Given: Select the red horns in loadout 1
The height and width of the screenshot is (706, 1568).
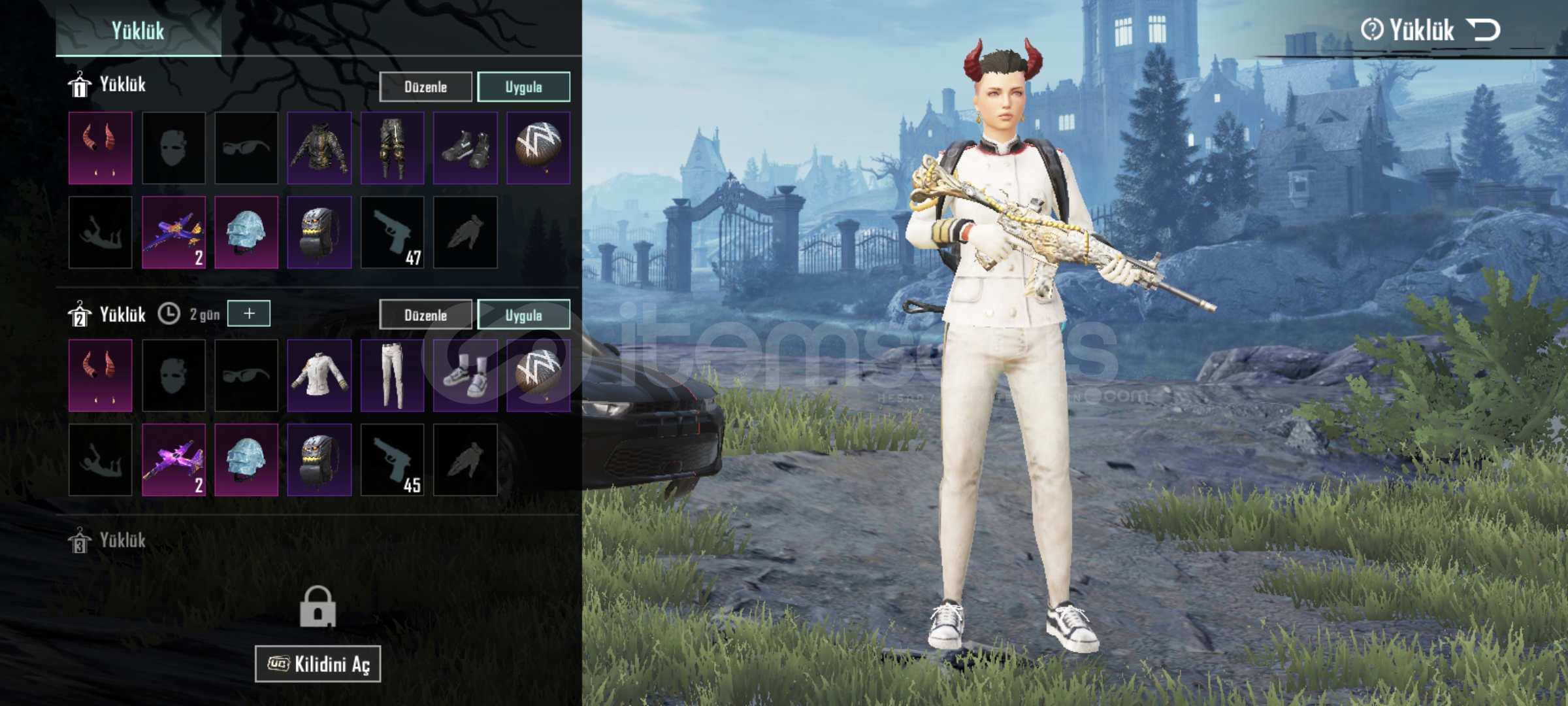Looking at the screenshot, I should click(100, 148).
